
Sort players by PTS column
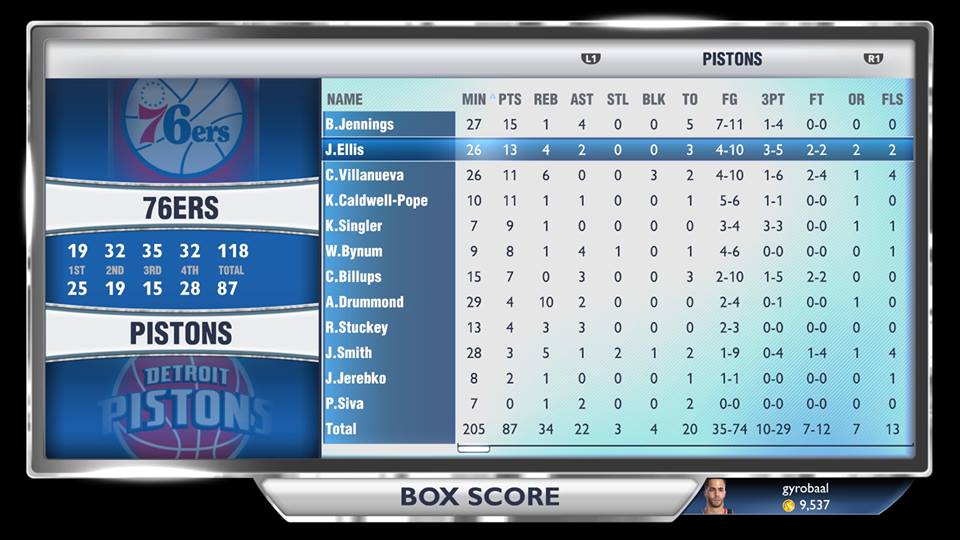(x=510, y=99)
